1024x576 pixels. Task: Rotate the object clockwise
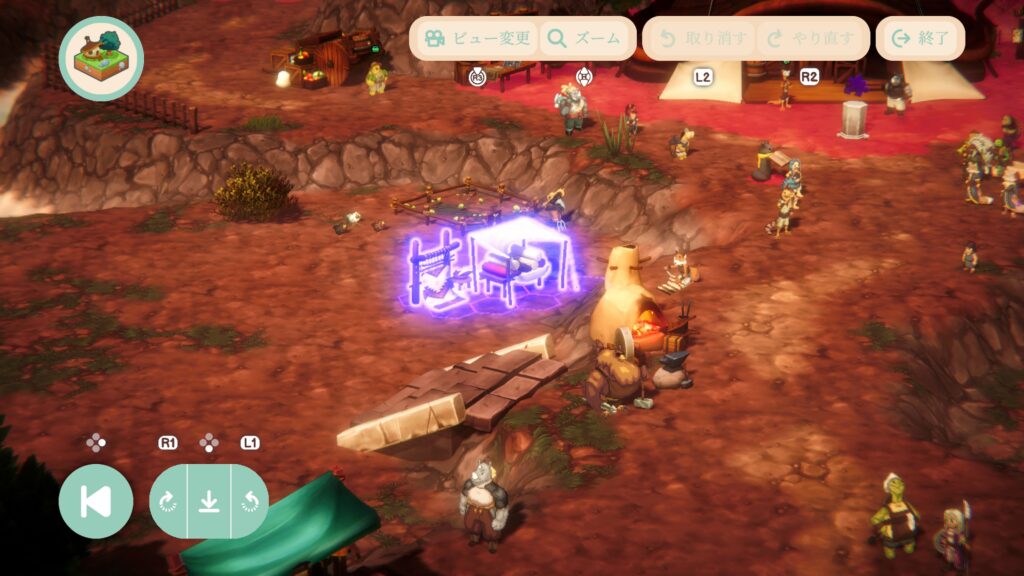(x=169, y=501)
